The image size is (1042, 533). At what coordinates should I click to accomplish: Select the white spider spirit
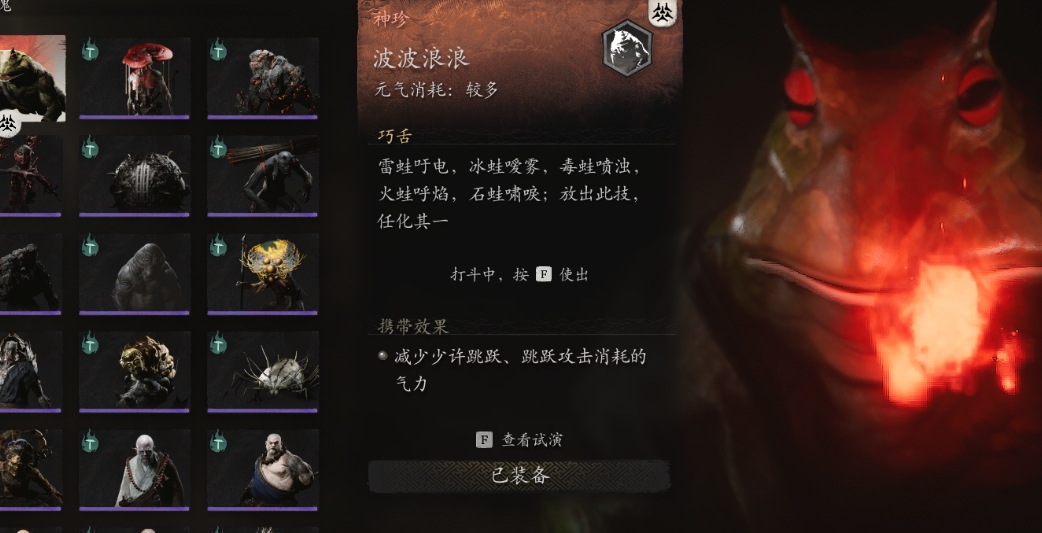click(263, 371)
